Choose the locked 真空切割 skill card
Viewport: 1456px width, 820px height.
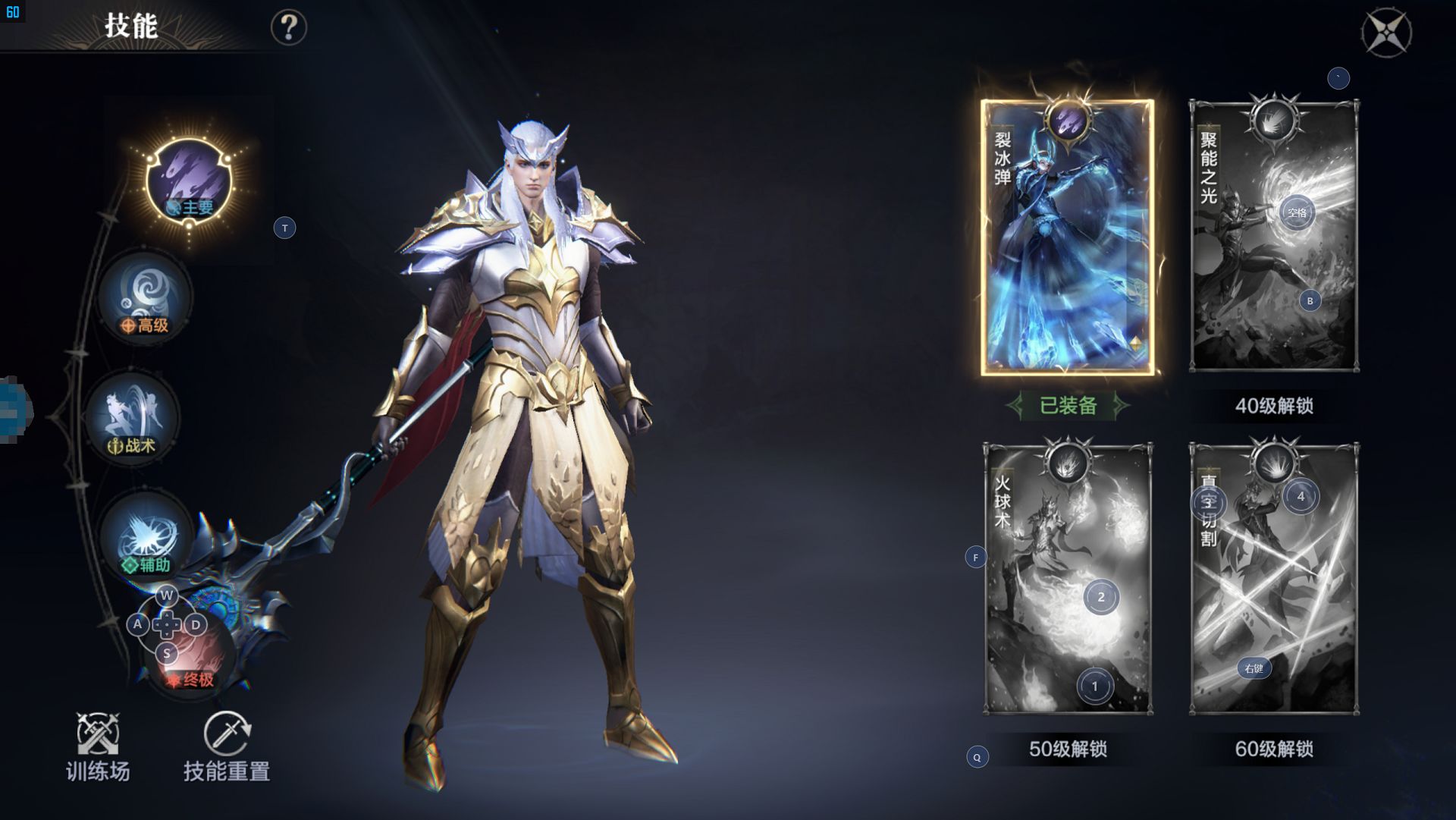[1274, 579]
